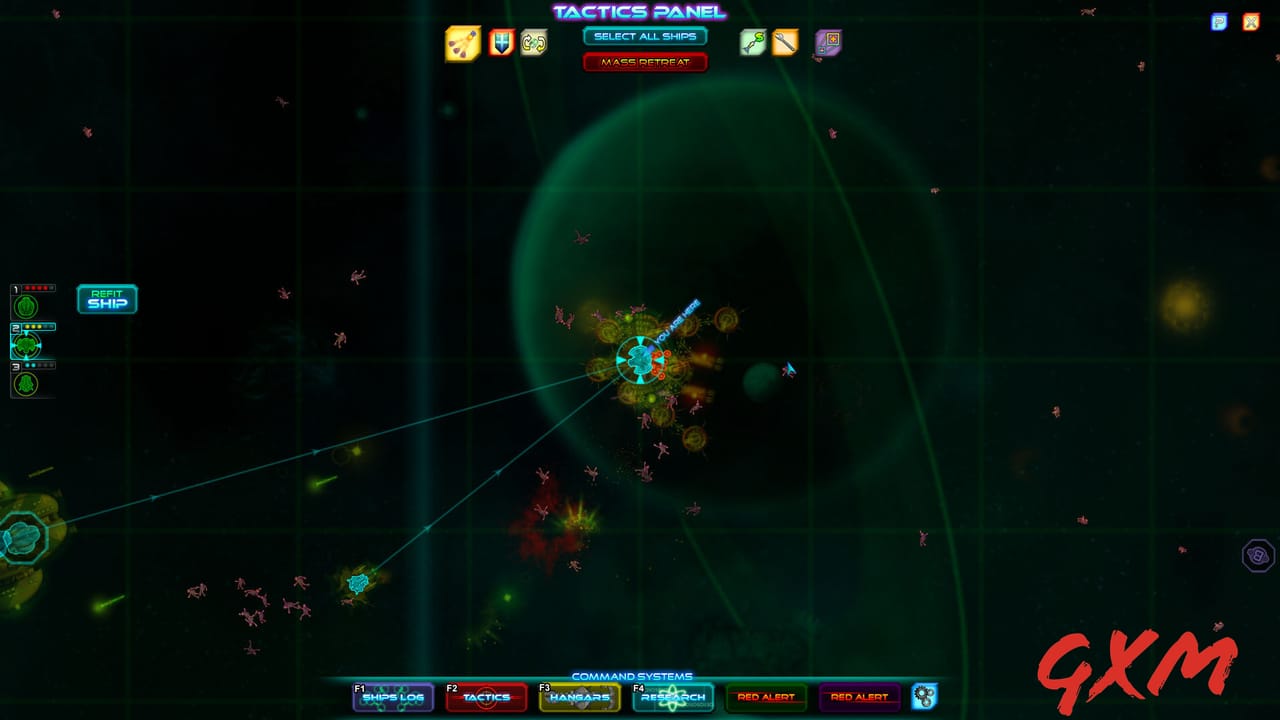Open the Ships Log panel
The height and width of the screenshot is (720, 1280).
pyautogui.click(x=394, y=699)
